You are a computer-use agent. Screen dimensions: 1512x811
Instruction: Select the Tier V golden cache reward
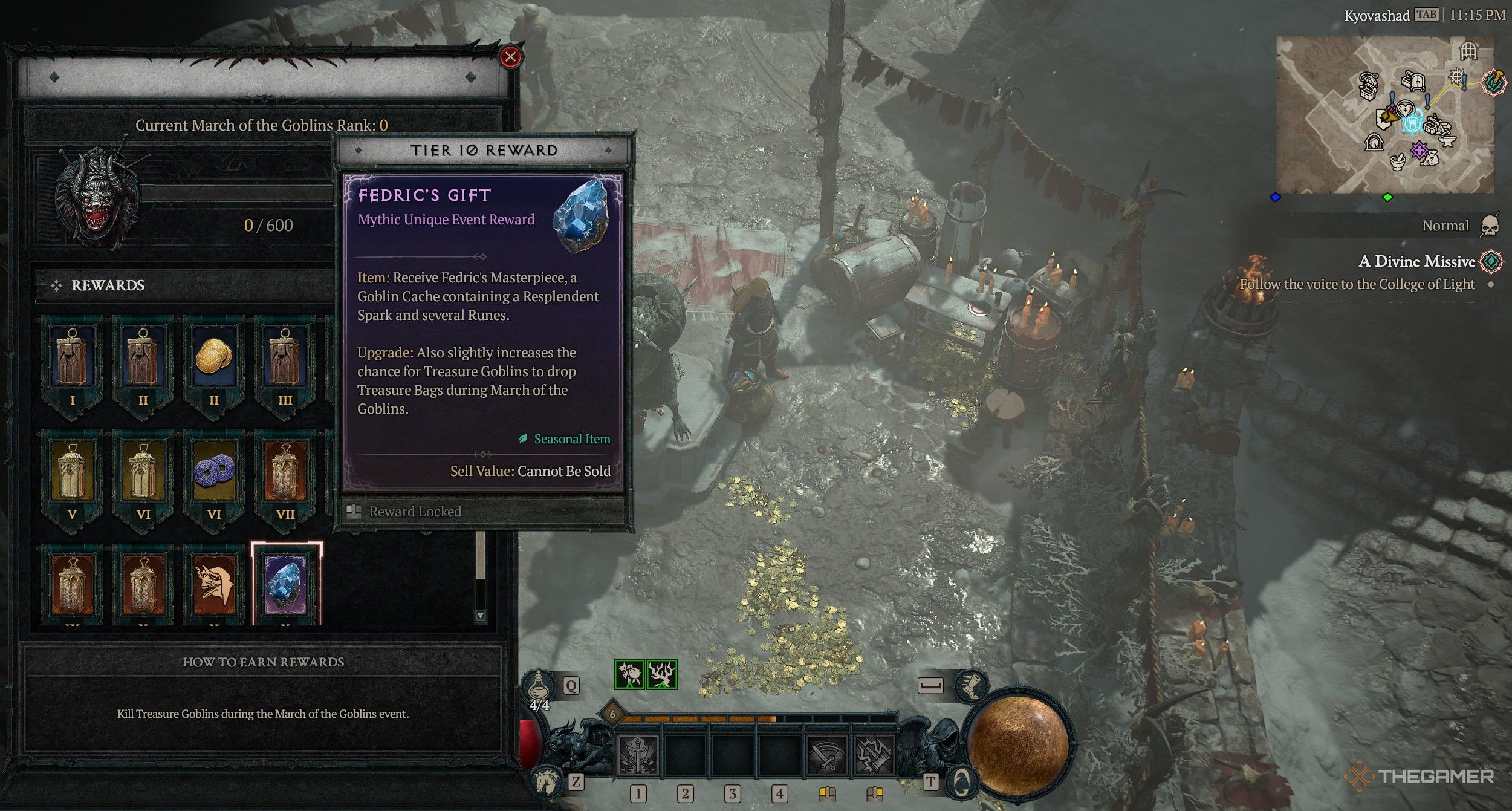[72, 476]
